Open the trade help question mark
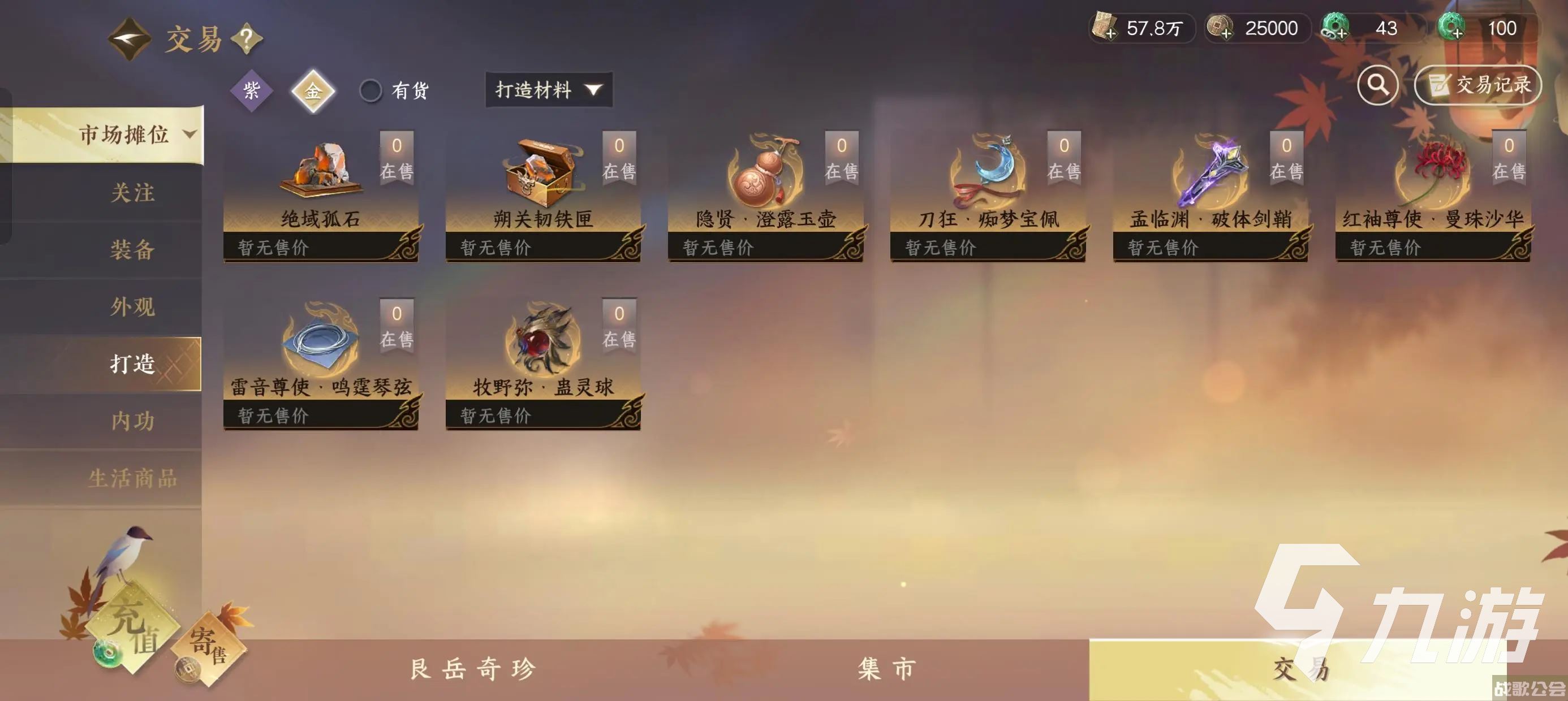 (247, 40)
